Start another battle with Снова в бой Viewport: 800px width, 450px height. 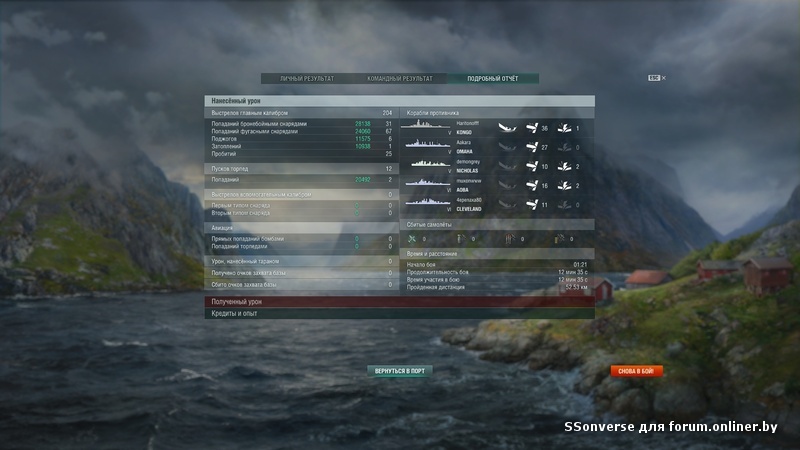(636, 371)
